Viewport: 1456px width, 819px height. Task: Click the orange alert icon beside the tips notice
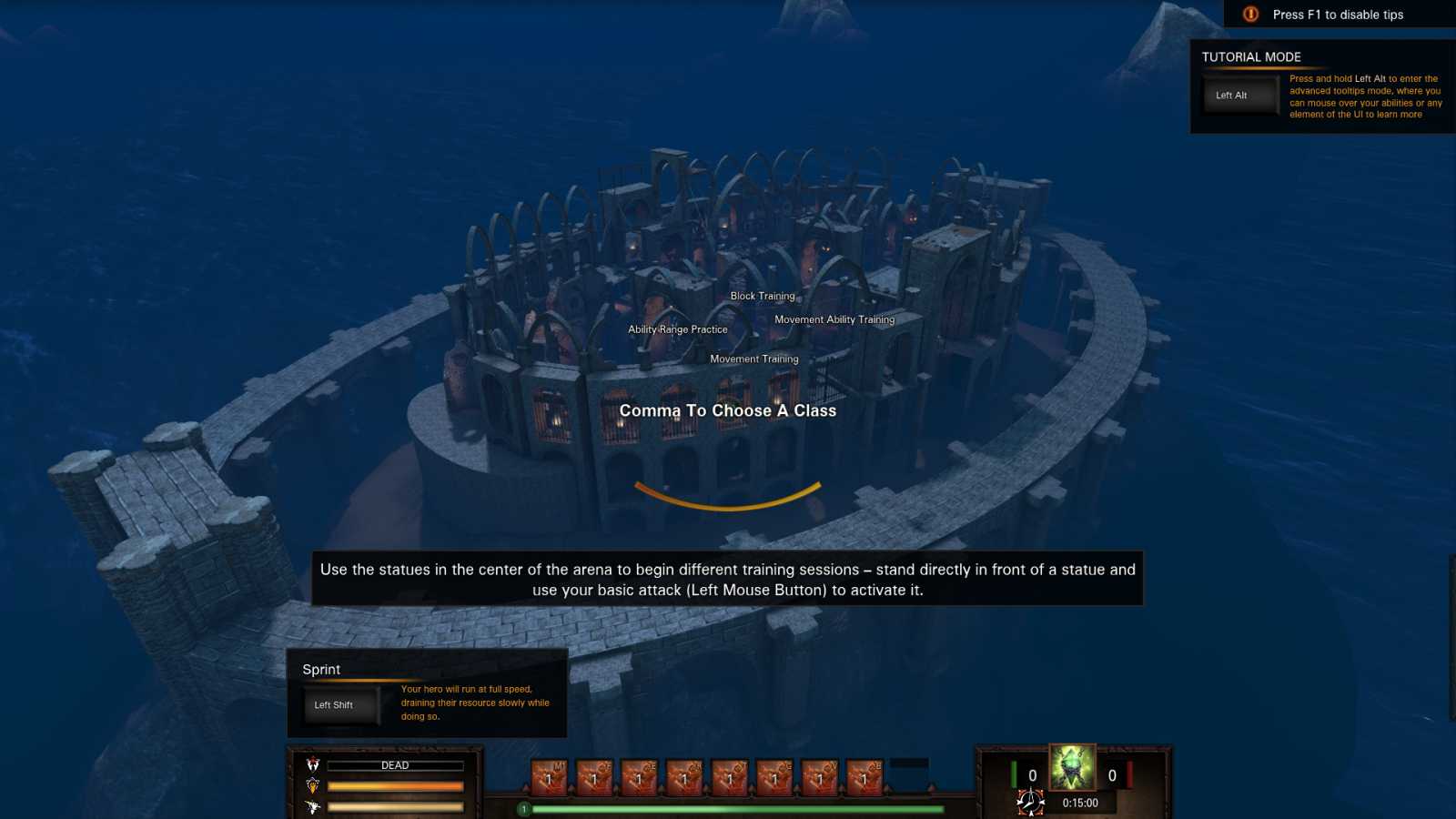1251,15
